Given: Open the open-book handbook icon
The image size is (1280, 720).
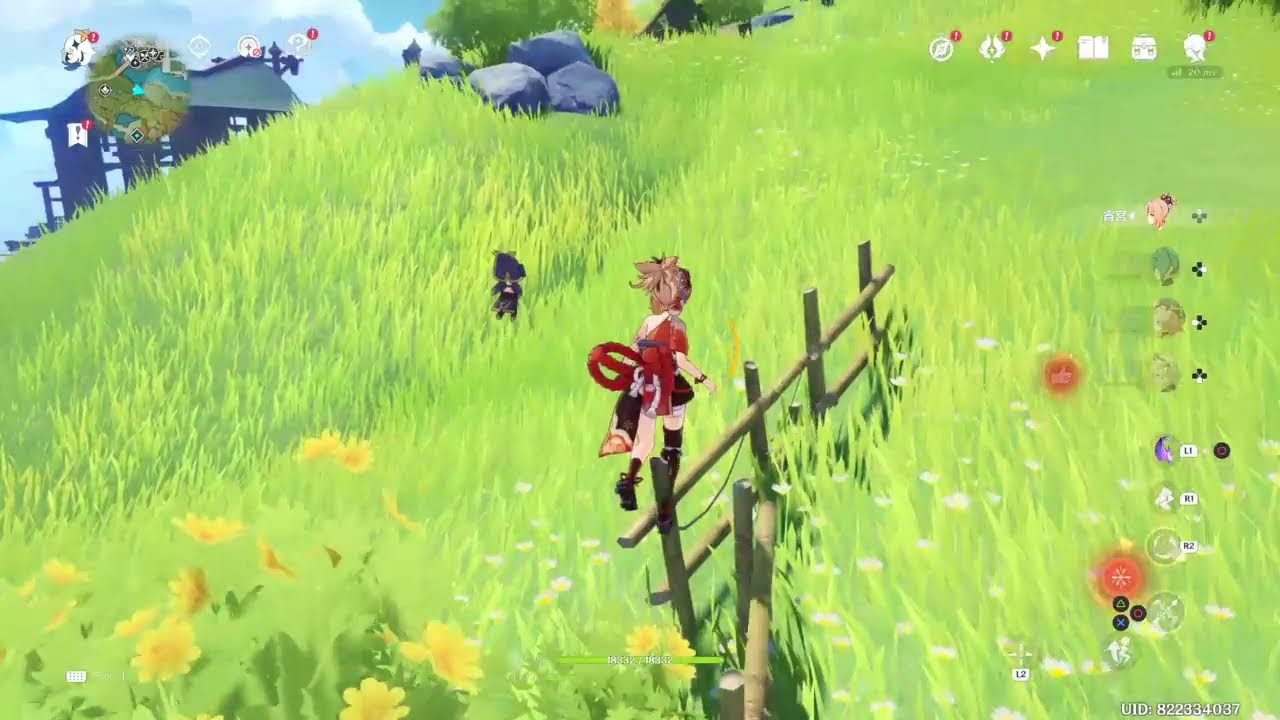Looking at the screenshot, I should pyautogui.click(x=1093, y=47).
